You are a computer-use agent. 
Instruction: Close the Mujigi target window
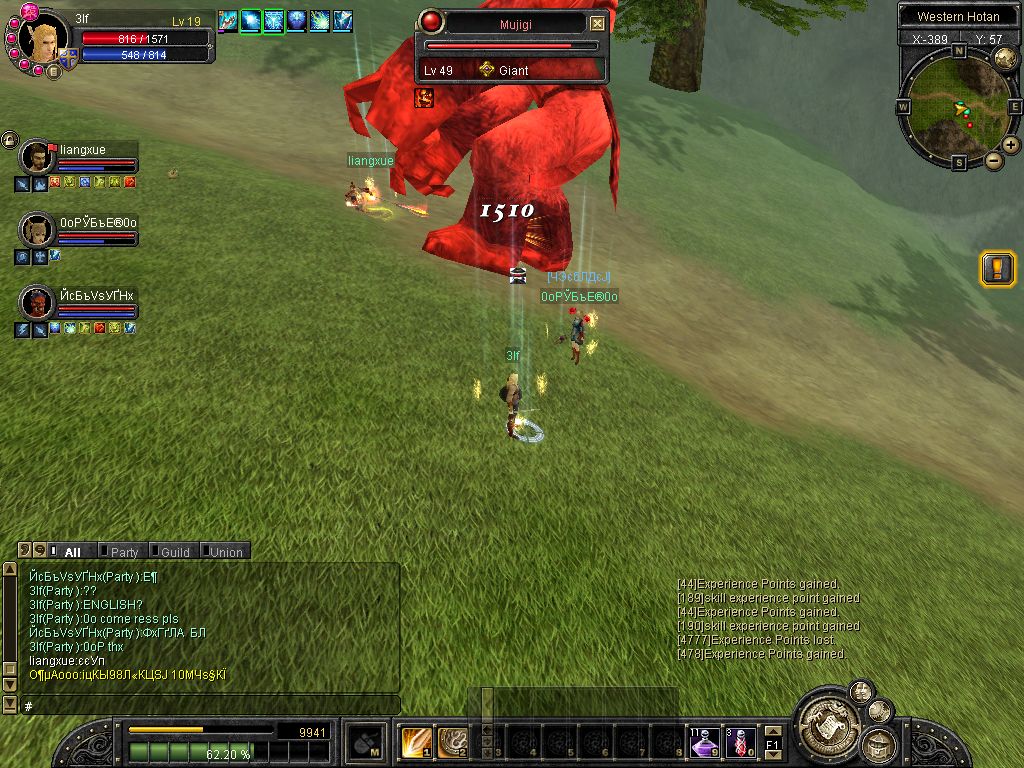tap(597, 23)
